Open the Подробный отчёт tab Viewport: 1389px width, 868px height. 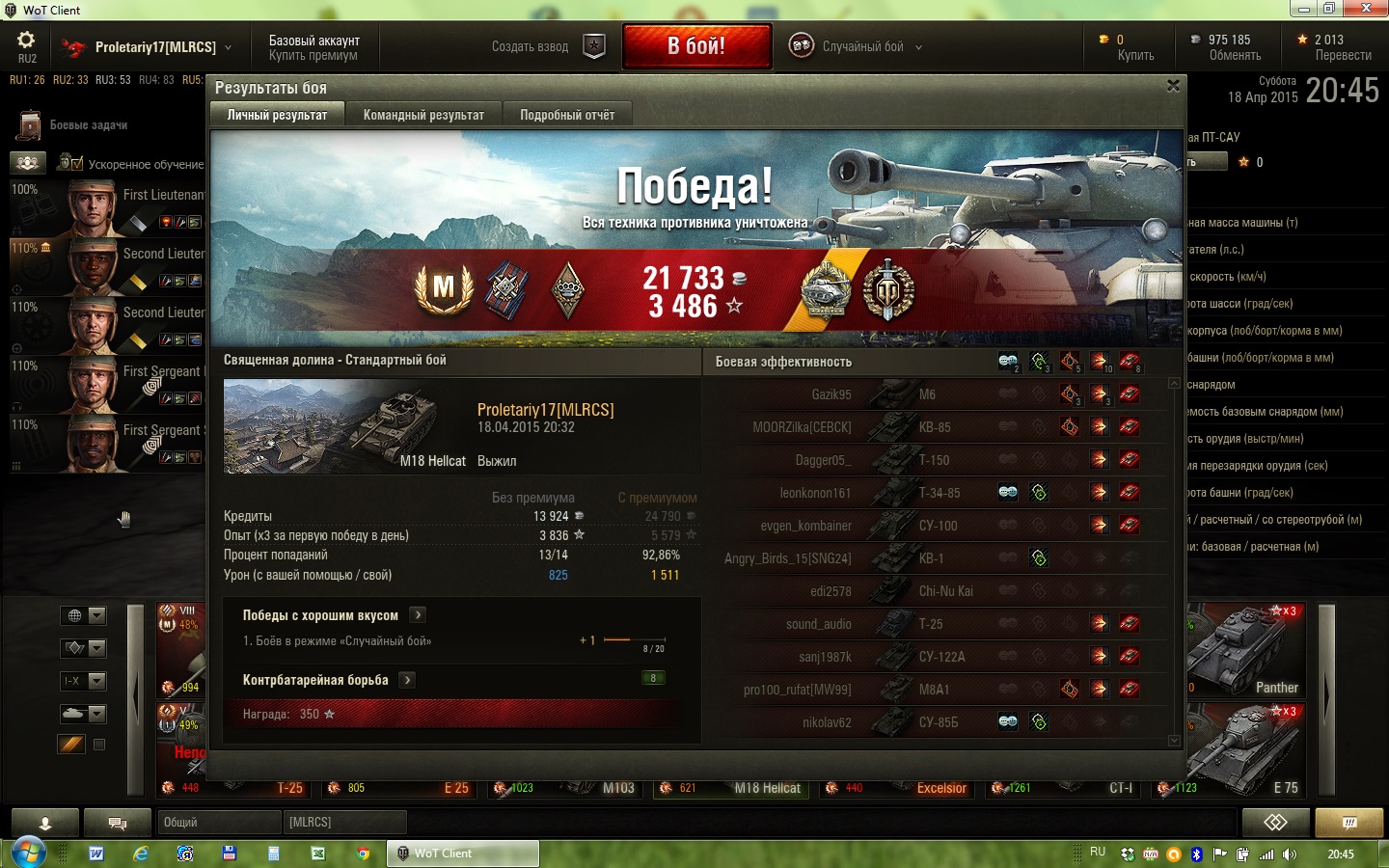tap(567, 115)
